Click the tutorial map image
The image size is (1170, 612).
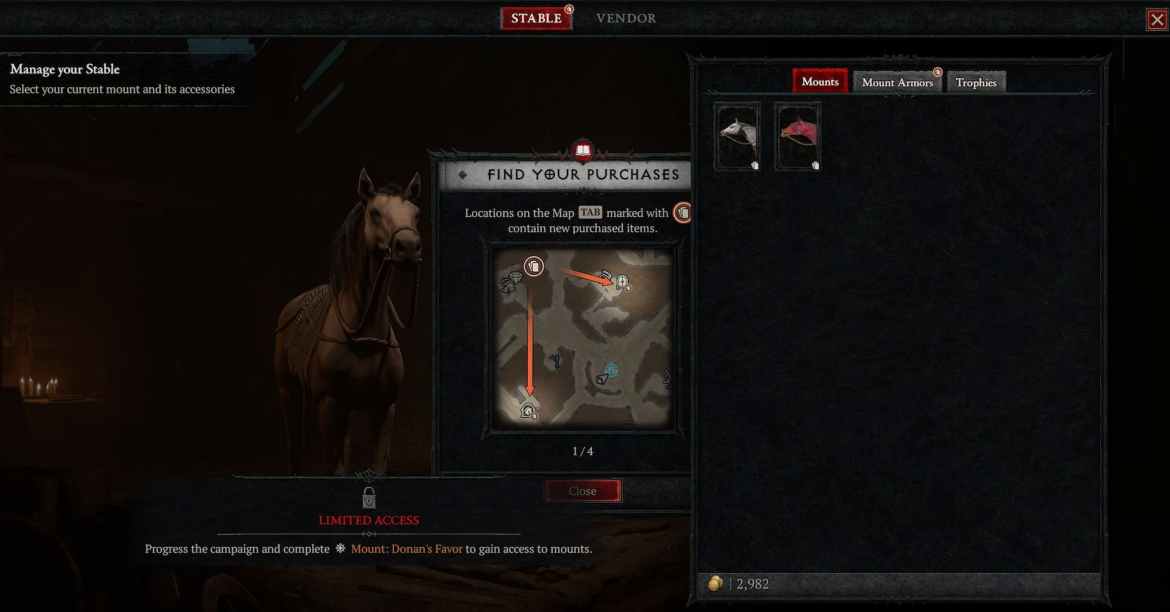583,337
